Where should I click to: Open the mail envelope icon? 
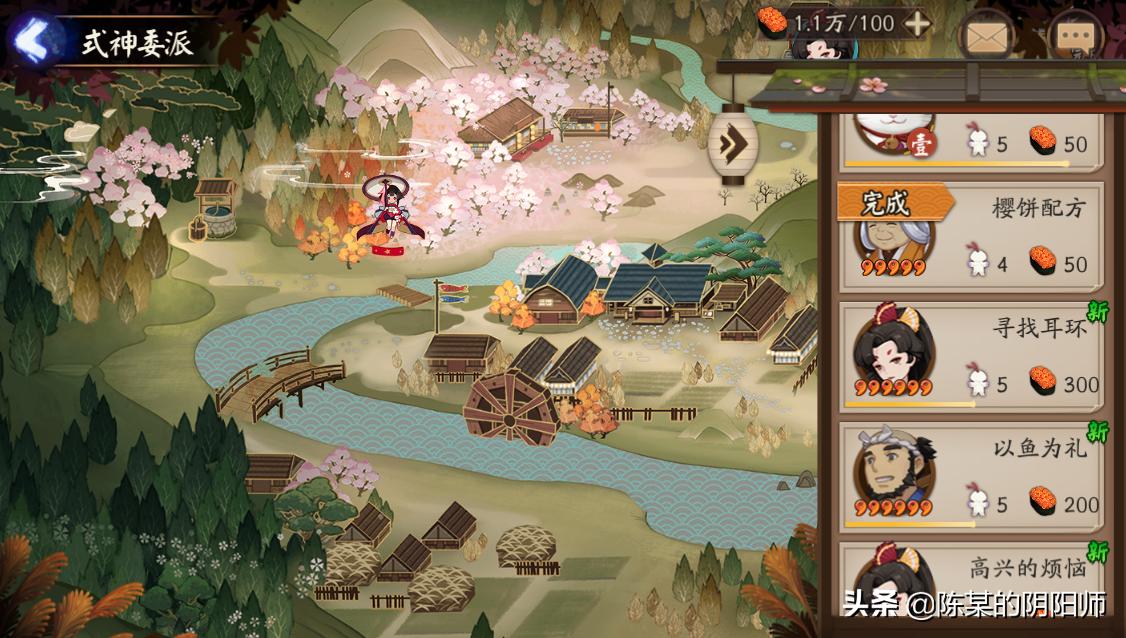tap(986, 38)
